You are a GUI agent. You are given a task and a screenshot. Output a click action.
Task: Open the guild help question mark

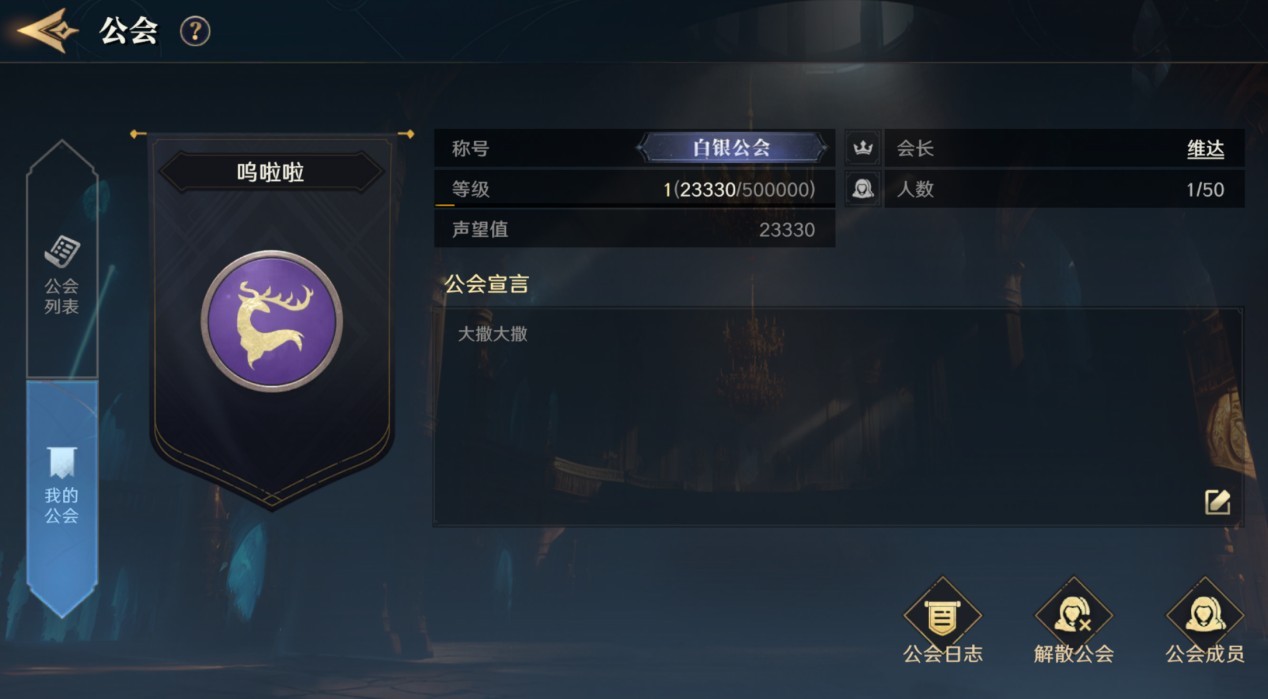195,31
